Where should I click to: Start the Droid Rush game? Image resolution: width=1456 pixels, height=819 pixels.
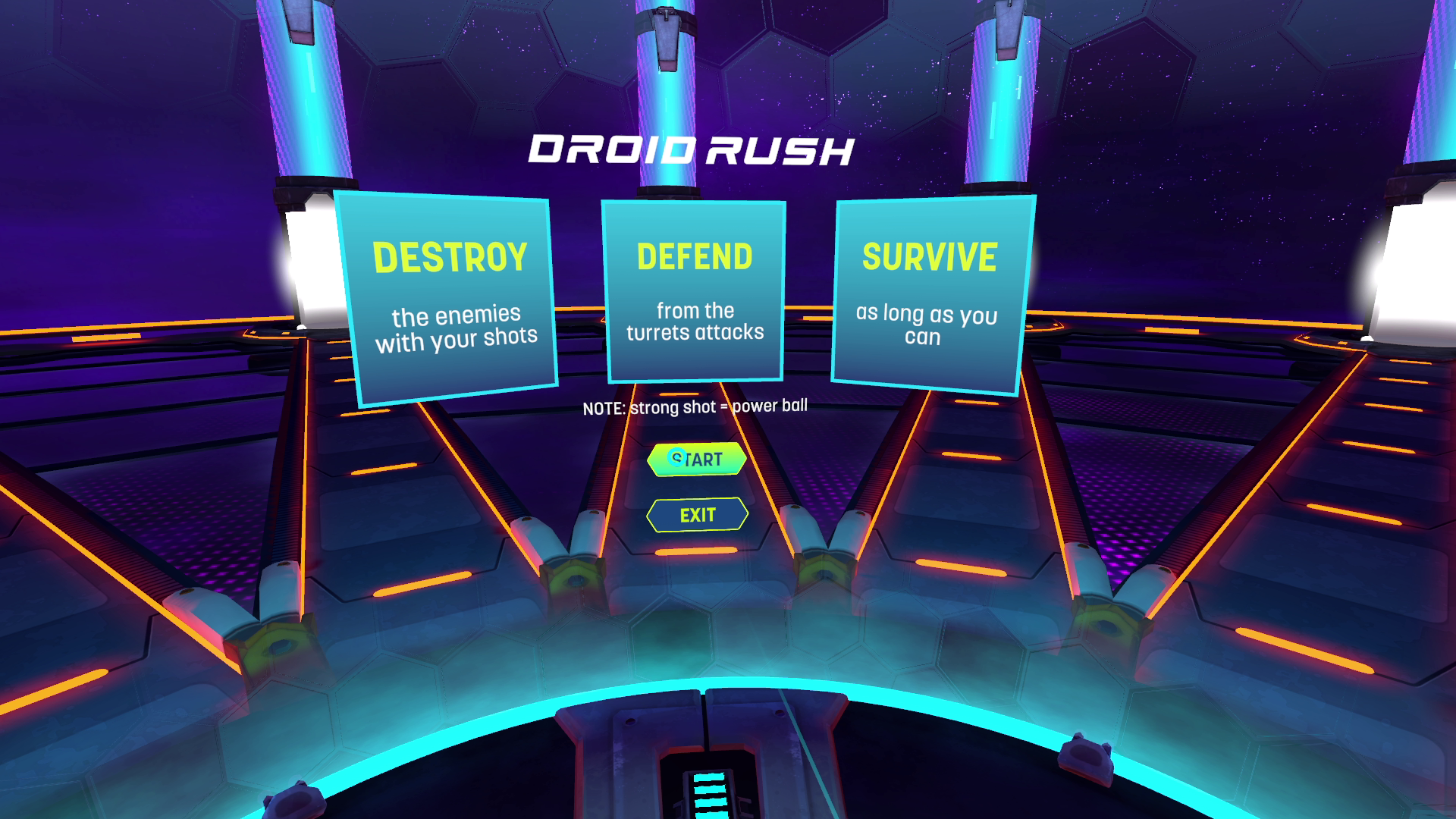tap(697, 460)
